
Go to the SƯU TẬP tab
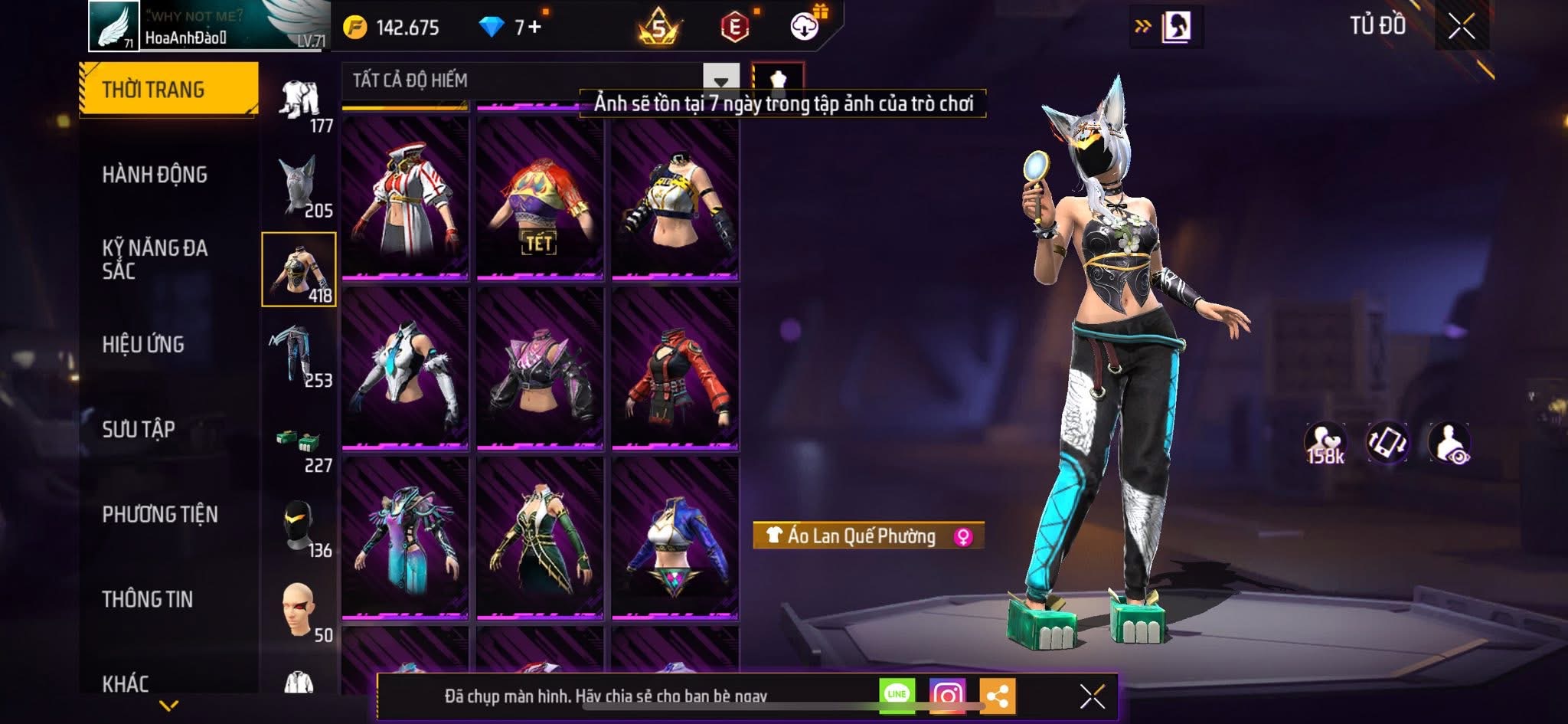click(139, 429)
